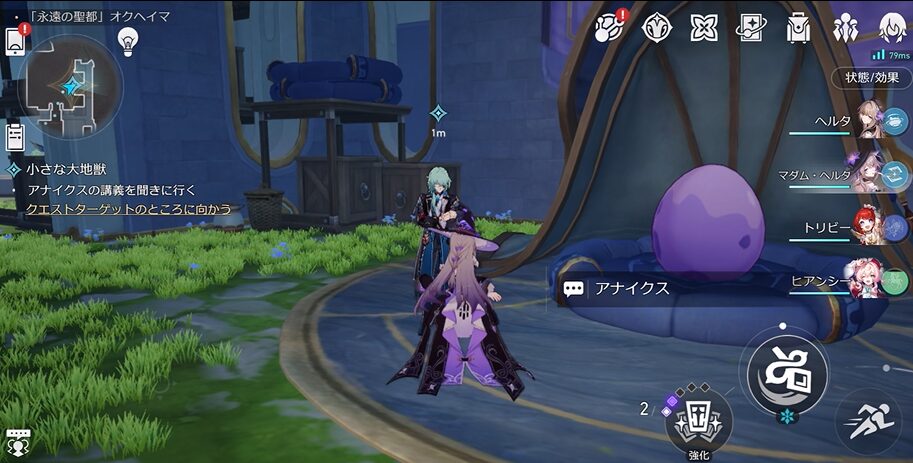This screenshot has width=913, height=463.
Task: Follow the クエストターゲットのところに向かう link
Action: pyautogui.click(x=129, y=209)
